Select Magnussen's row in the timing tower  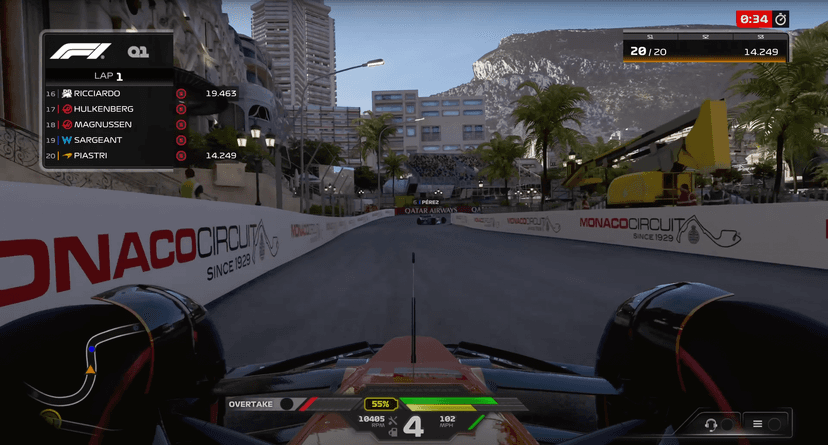pyautogui.click(x=108, y=125)
